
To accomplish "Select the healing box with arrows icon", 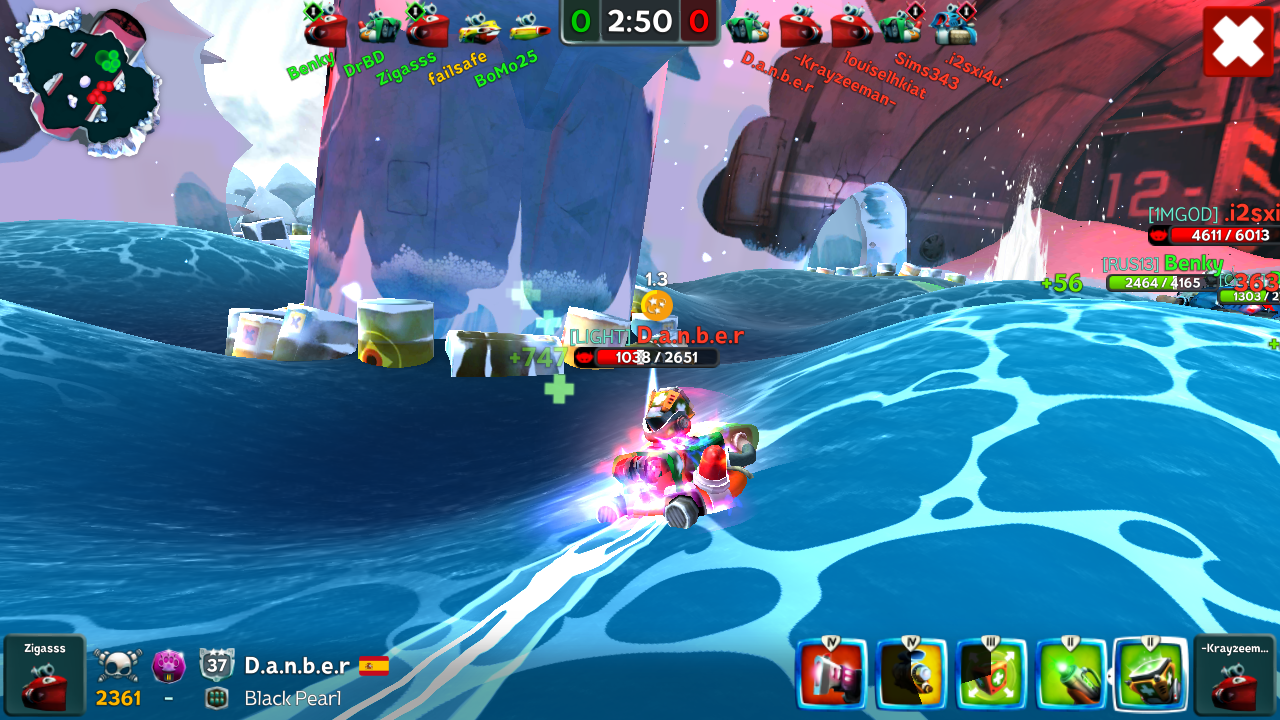I will pyautogui.click(x=991, y=675).
